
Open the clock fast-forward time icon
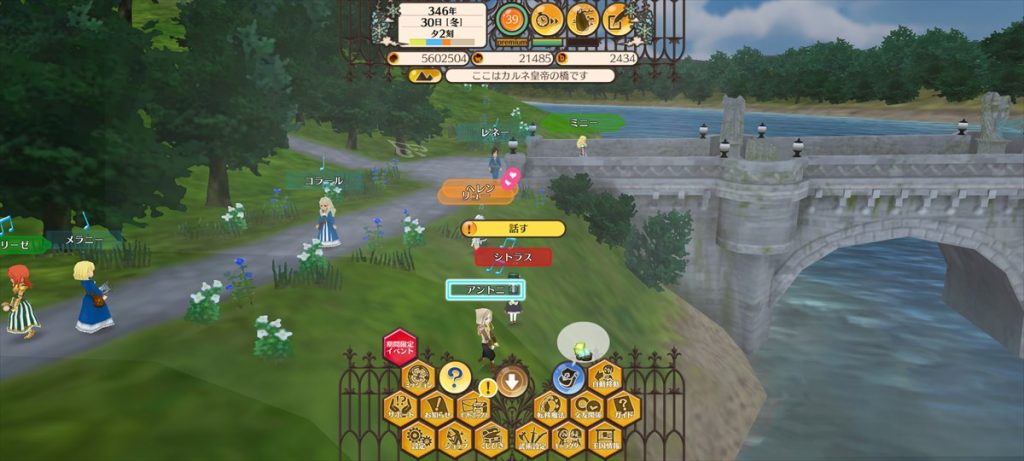click(546, 18)
